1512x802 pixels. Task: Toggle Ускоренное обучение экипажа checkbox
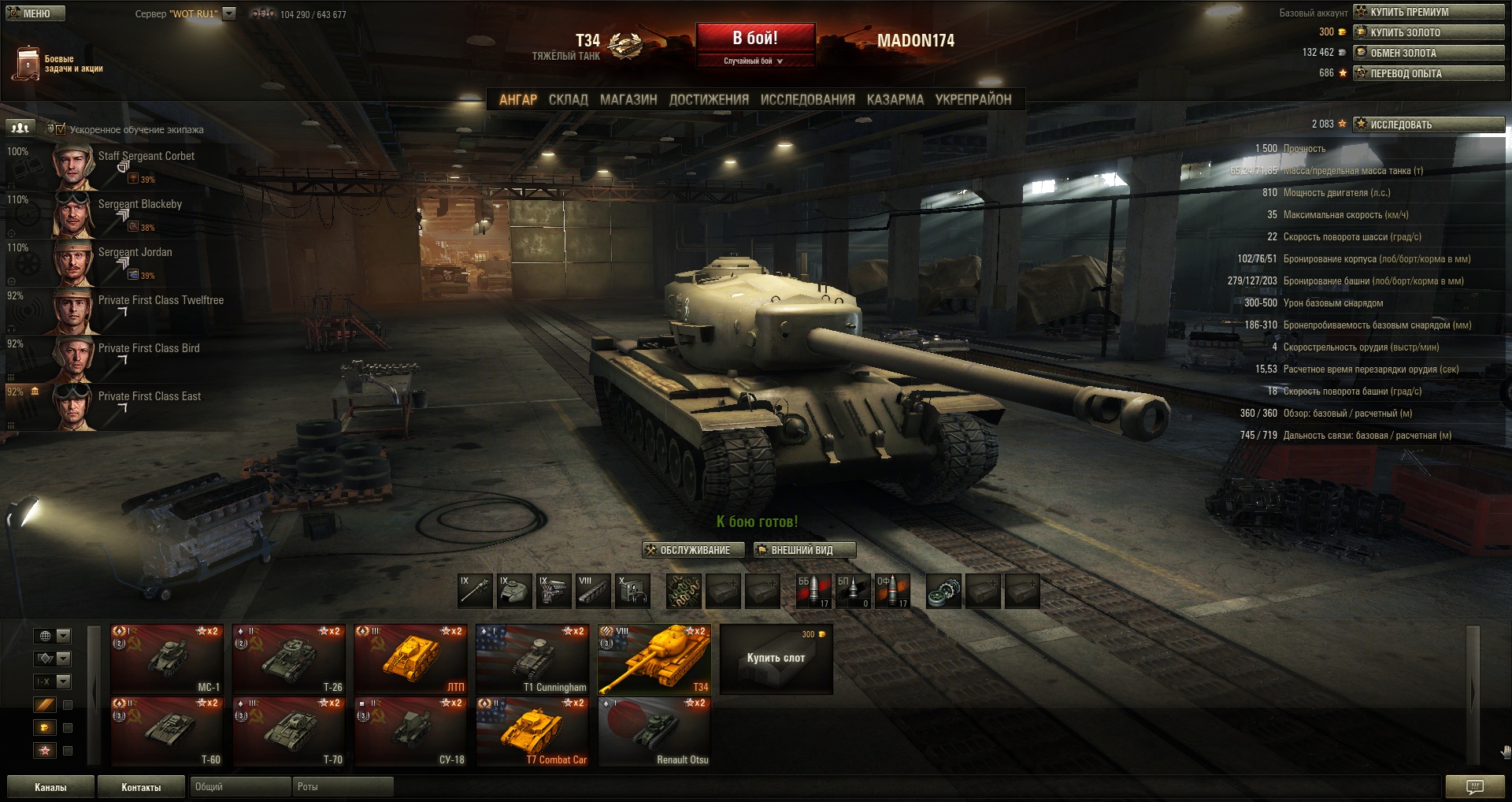pyautogui.click(x=61, y=129)
